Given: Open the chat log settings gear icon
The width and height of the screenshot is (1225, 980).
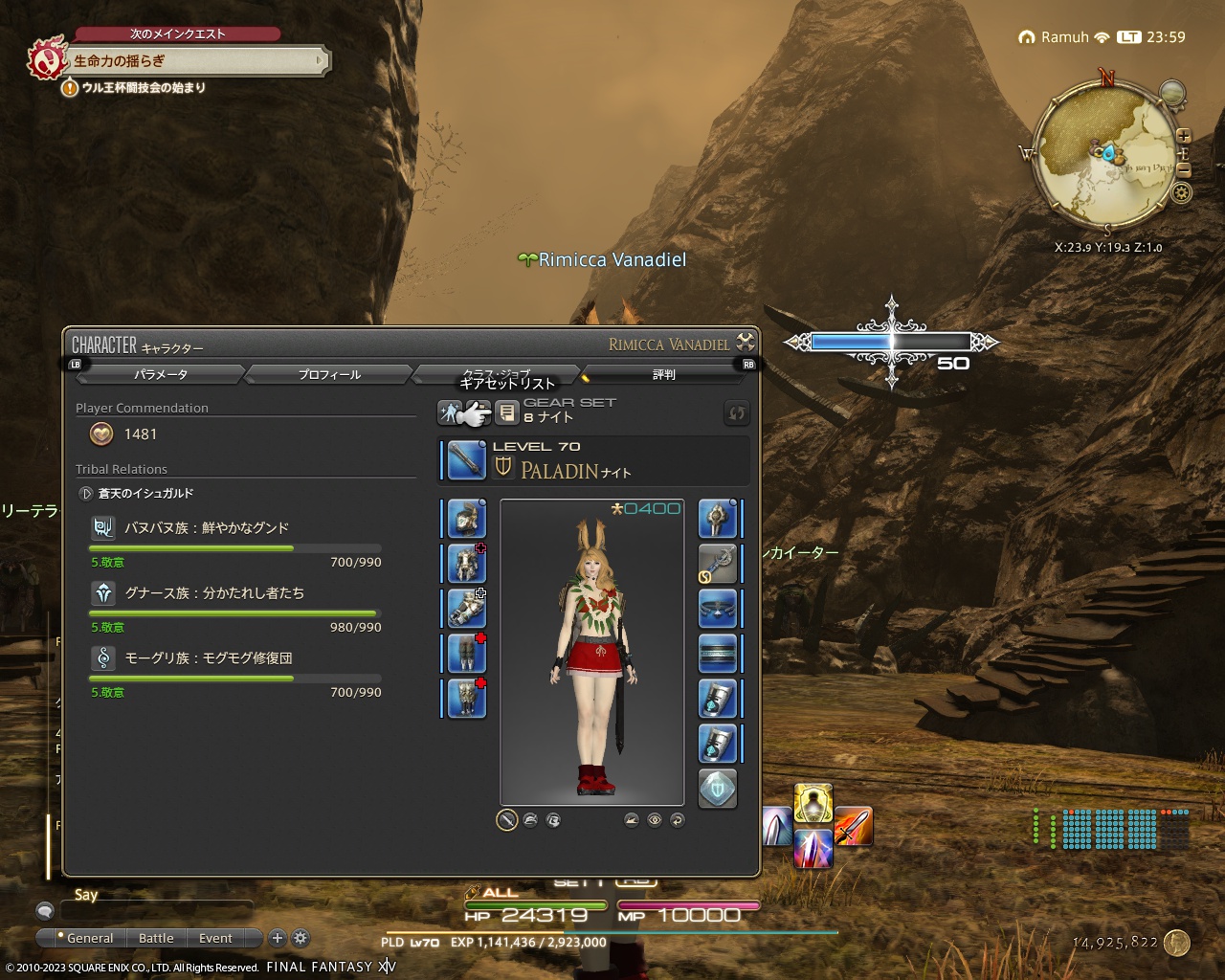Looking at the screenshot, I should [301, 939].
